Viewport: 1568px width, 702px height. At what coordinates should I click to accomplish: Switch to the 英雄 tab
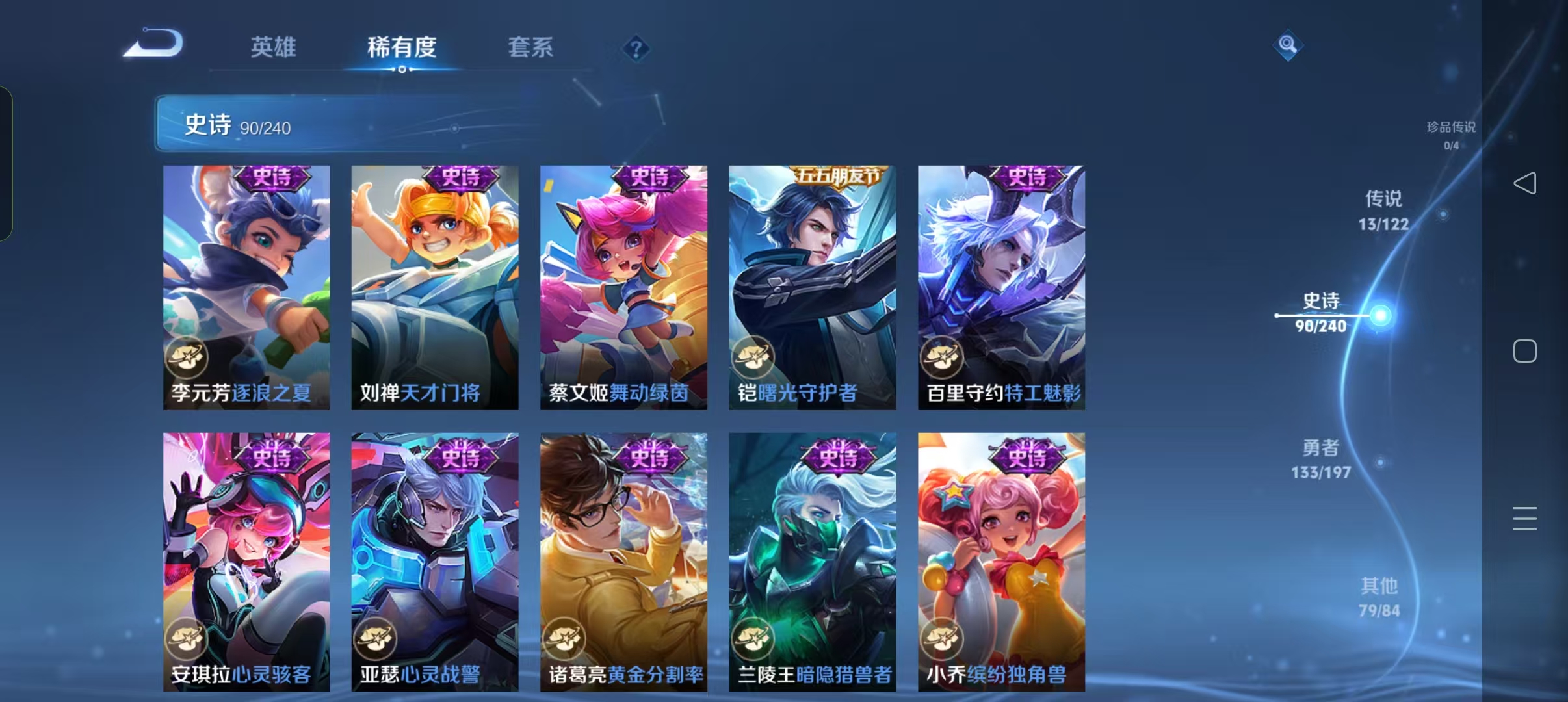(274, 48)
